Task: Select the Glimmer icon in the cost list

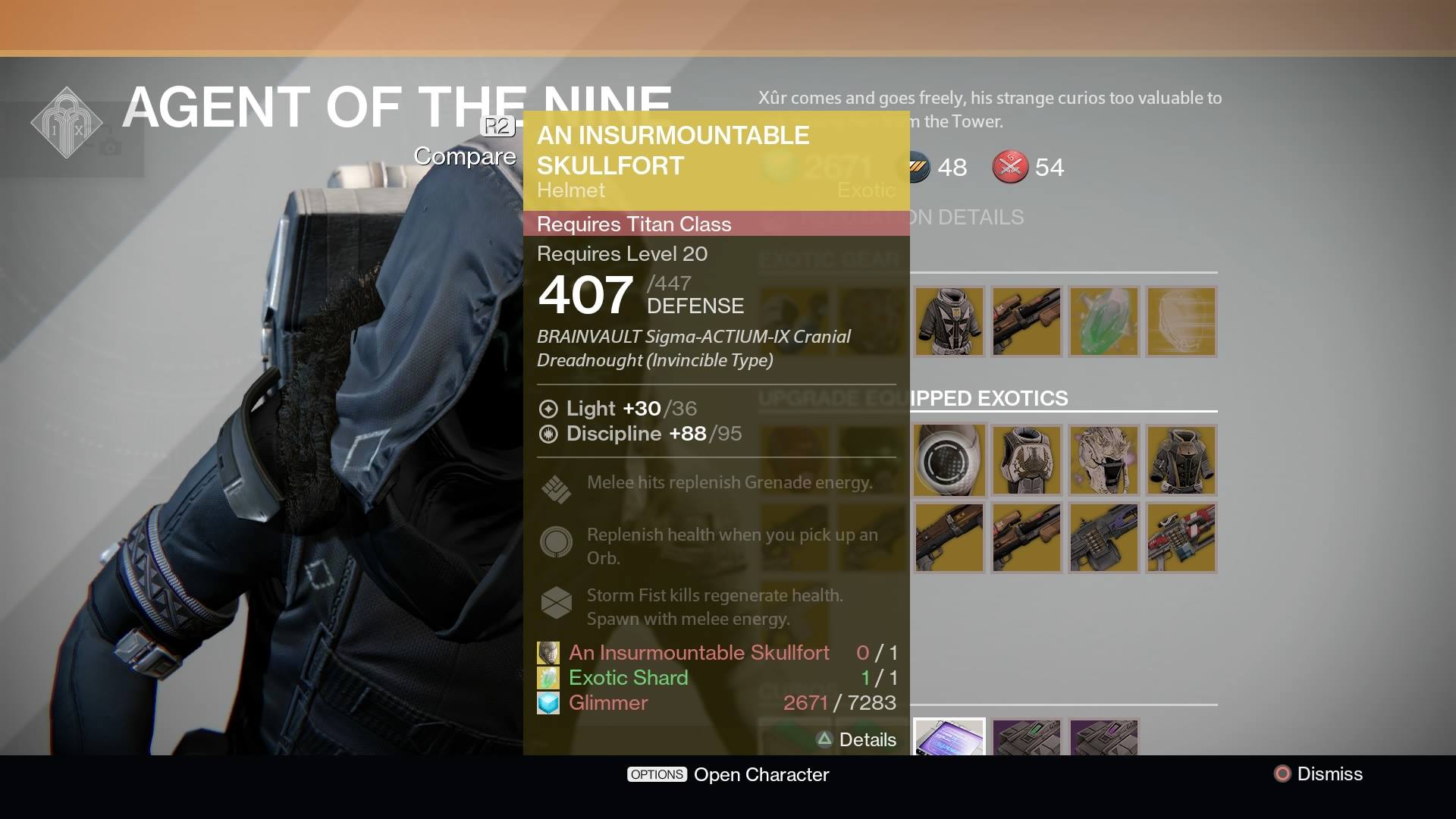Action: tap(548, 703)
